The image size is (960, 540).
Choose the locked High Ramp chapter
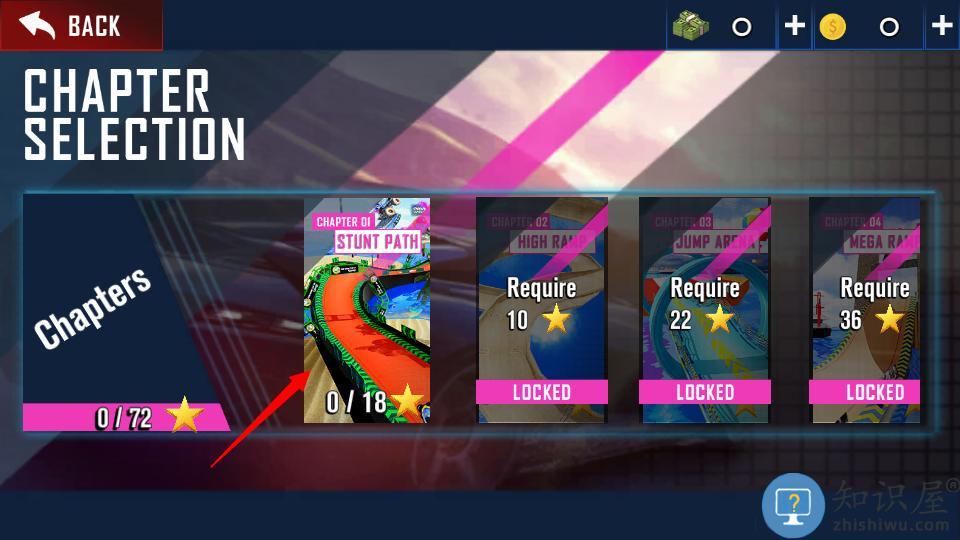click(x=541, y=310)
